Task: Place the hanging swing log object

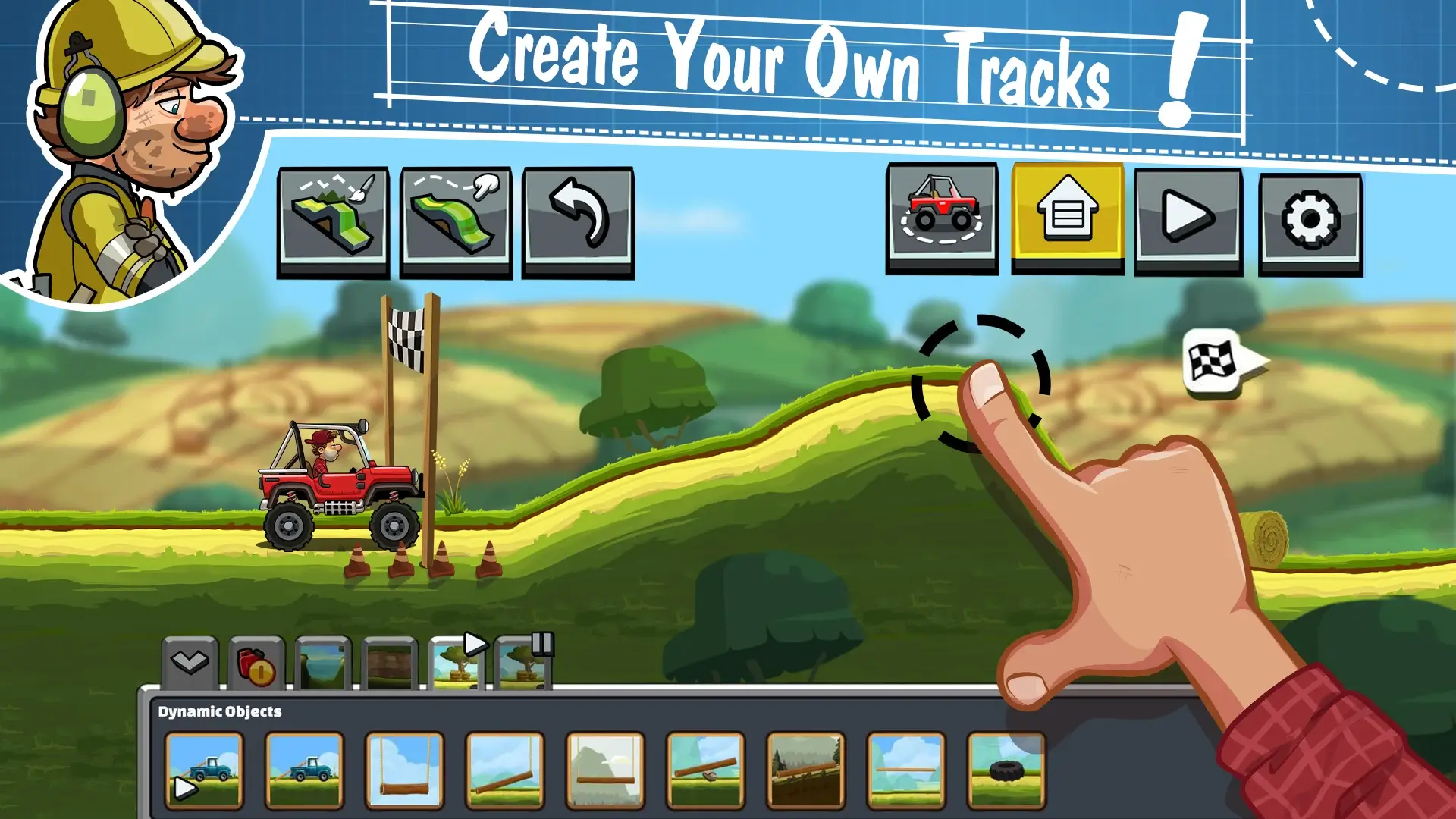Action: click(404, 770)
